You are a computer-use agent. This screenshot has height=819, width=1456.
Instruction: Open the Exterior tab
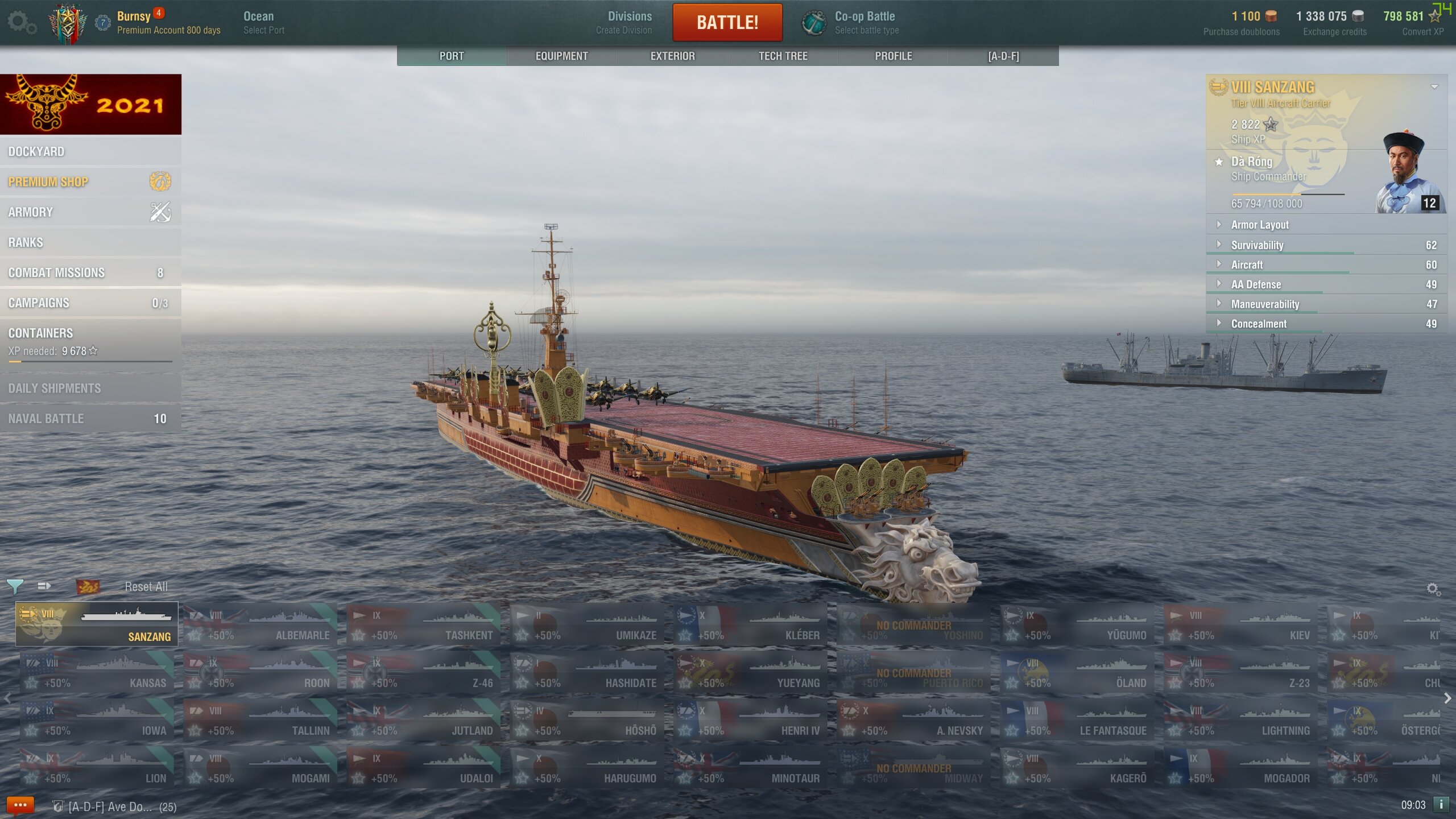click(672, 56)
